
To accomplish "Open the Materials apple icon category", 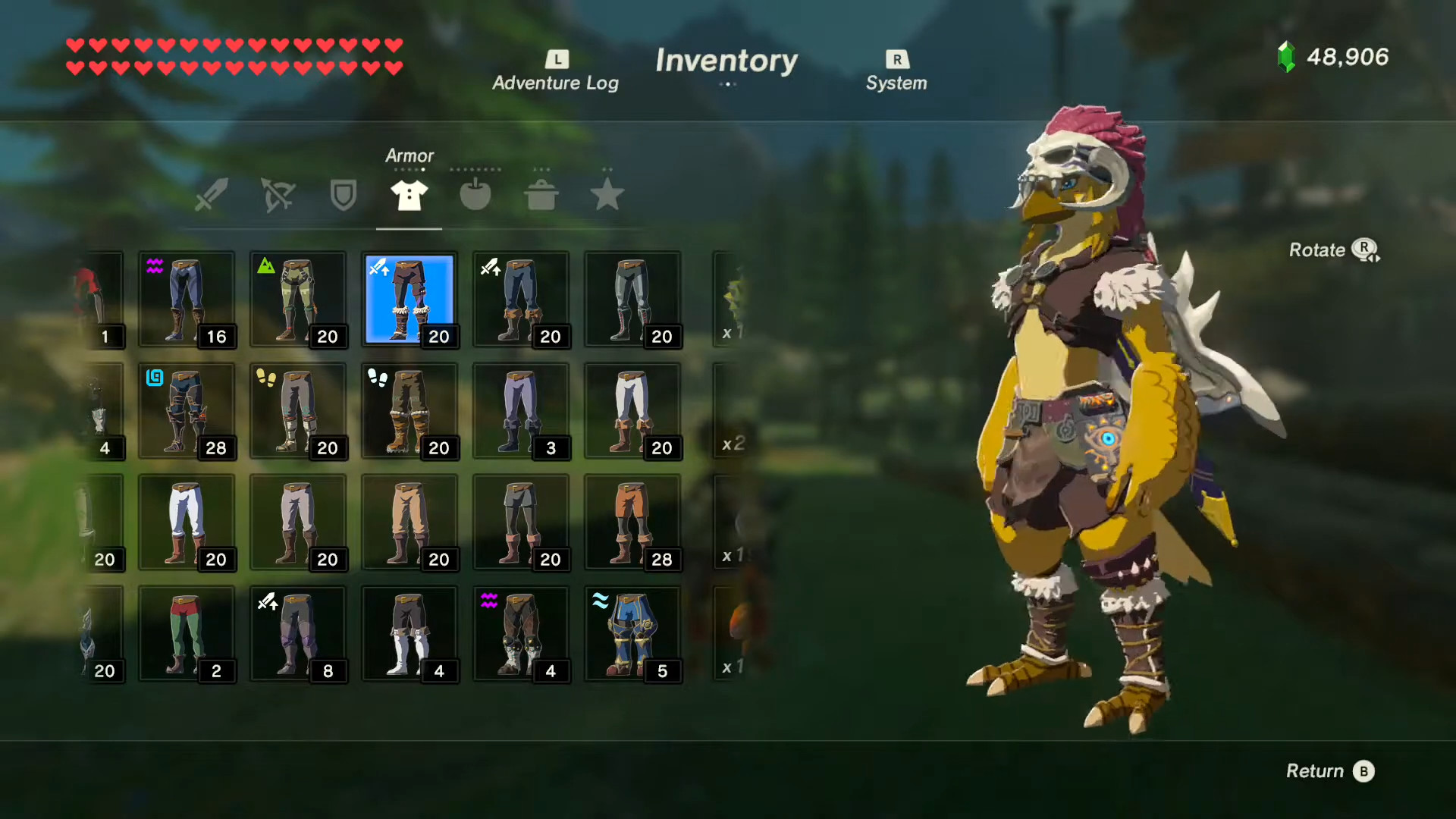I will [x=475, y=195].
